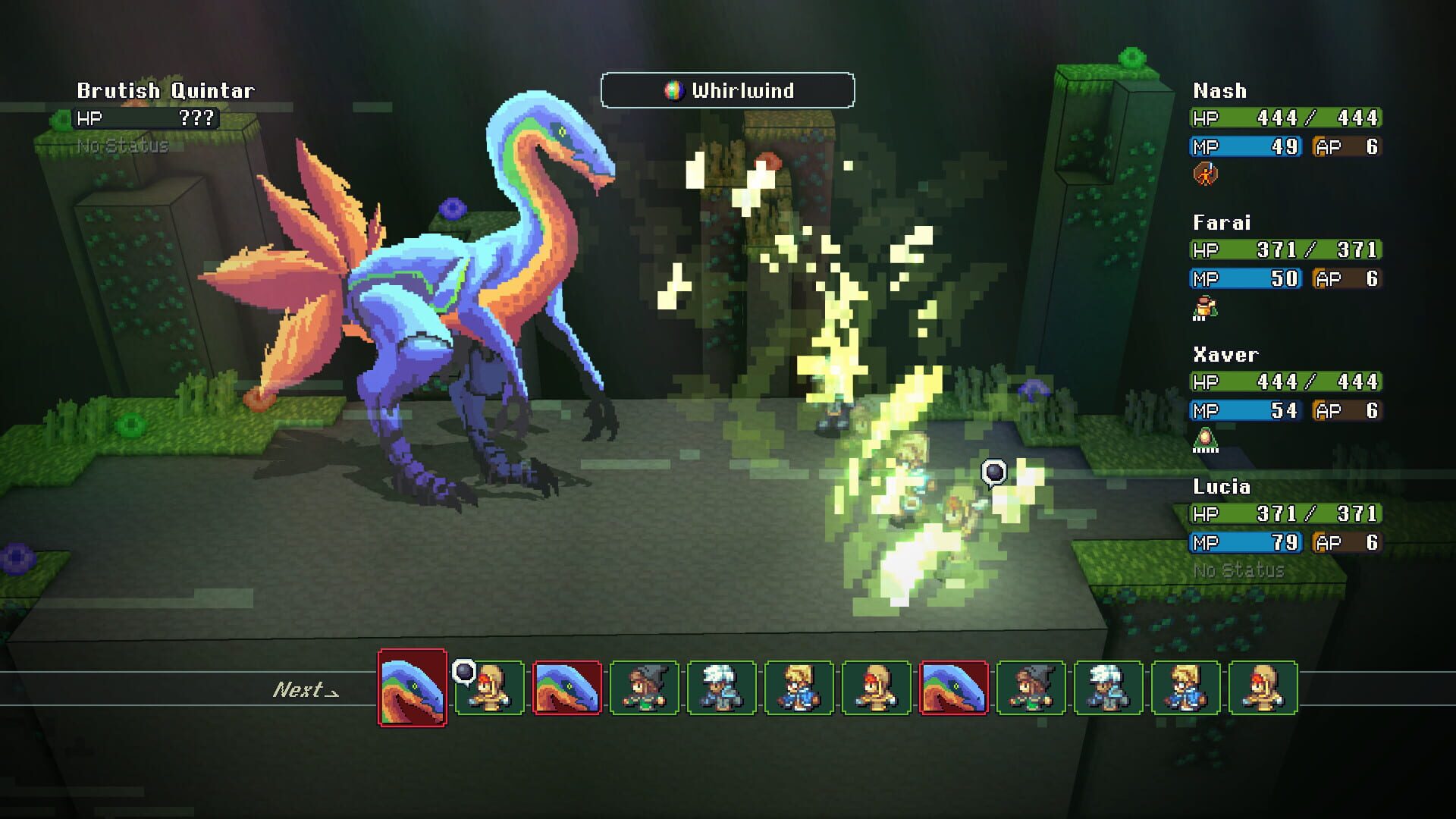Choose Farai's name in the party list

[1222, 223]
